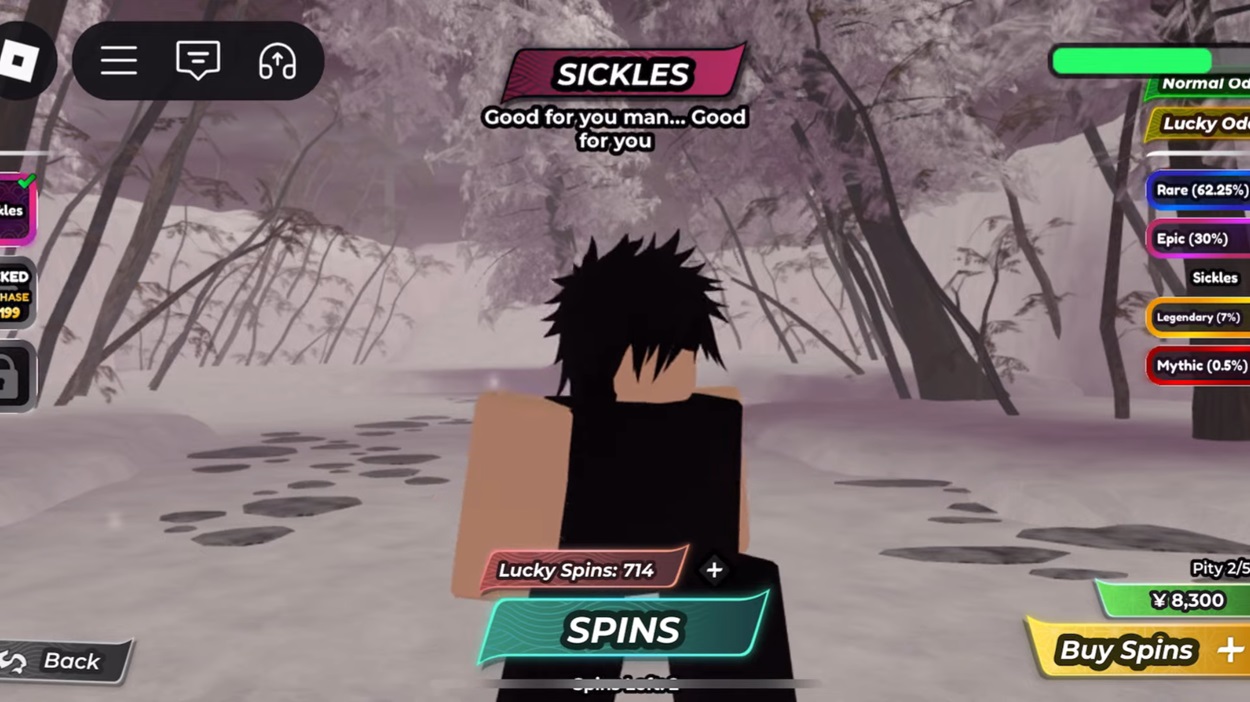Open the Buy Spins shop
The height and width of the screenshot is (702, 1250).
(x=1140, y=651)
